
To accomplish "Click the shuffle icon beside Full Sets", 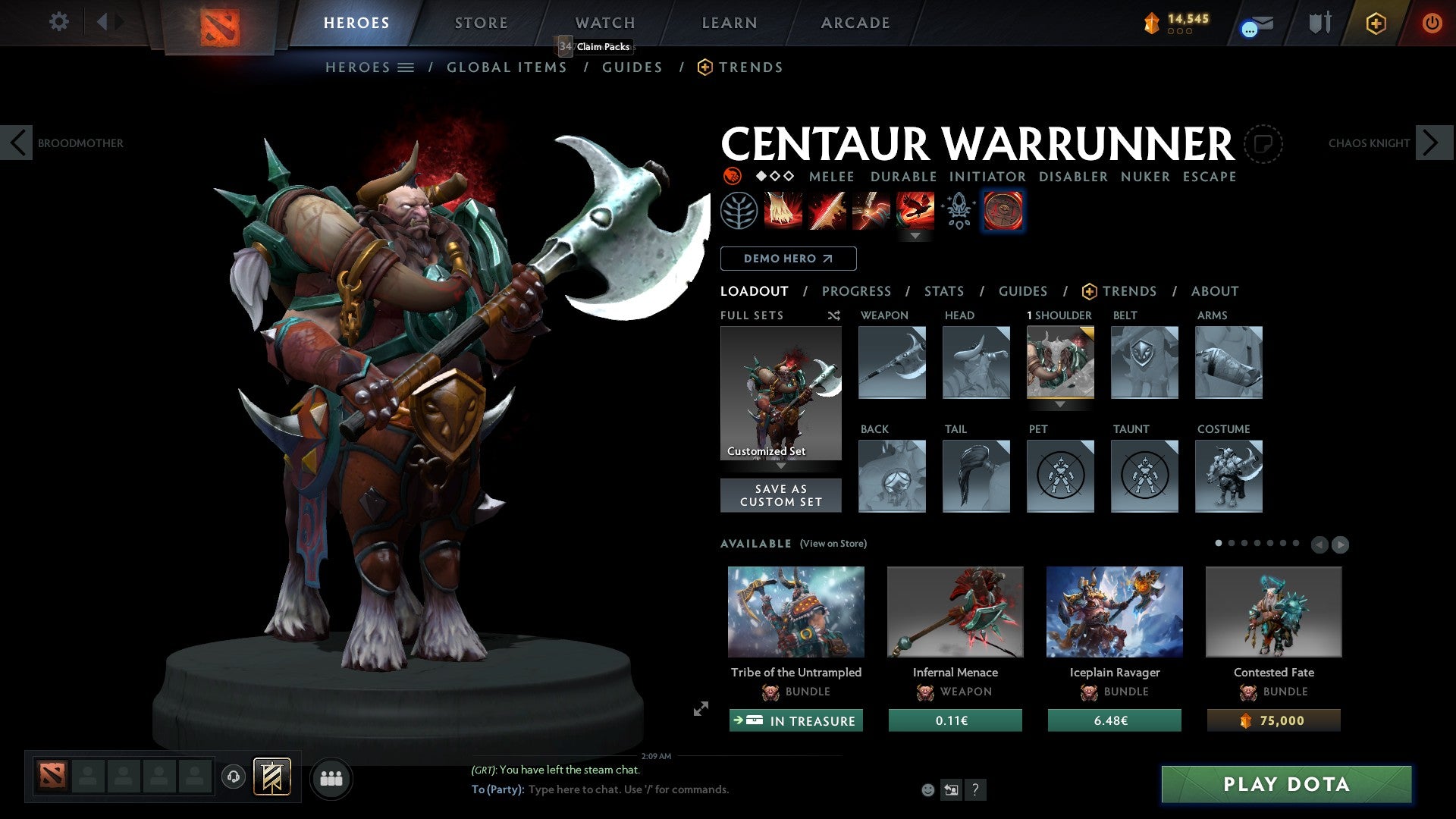I will [x=833, y=315].
